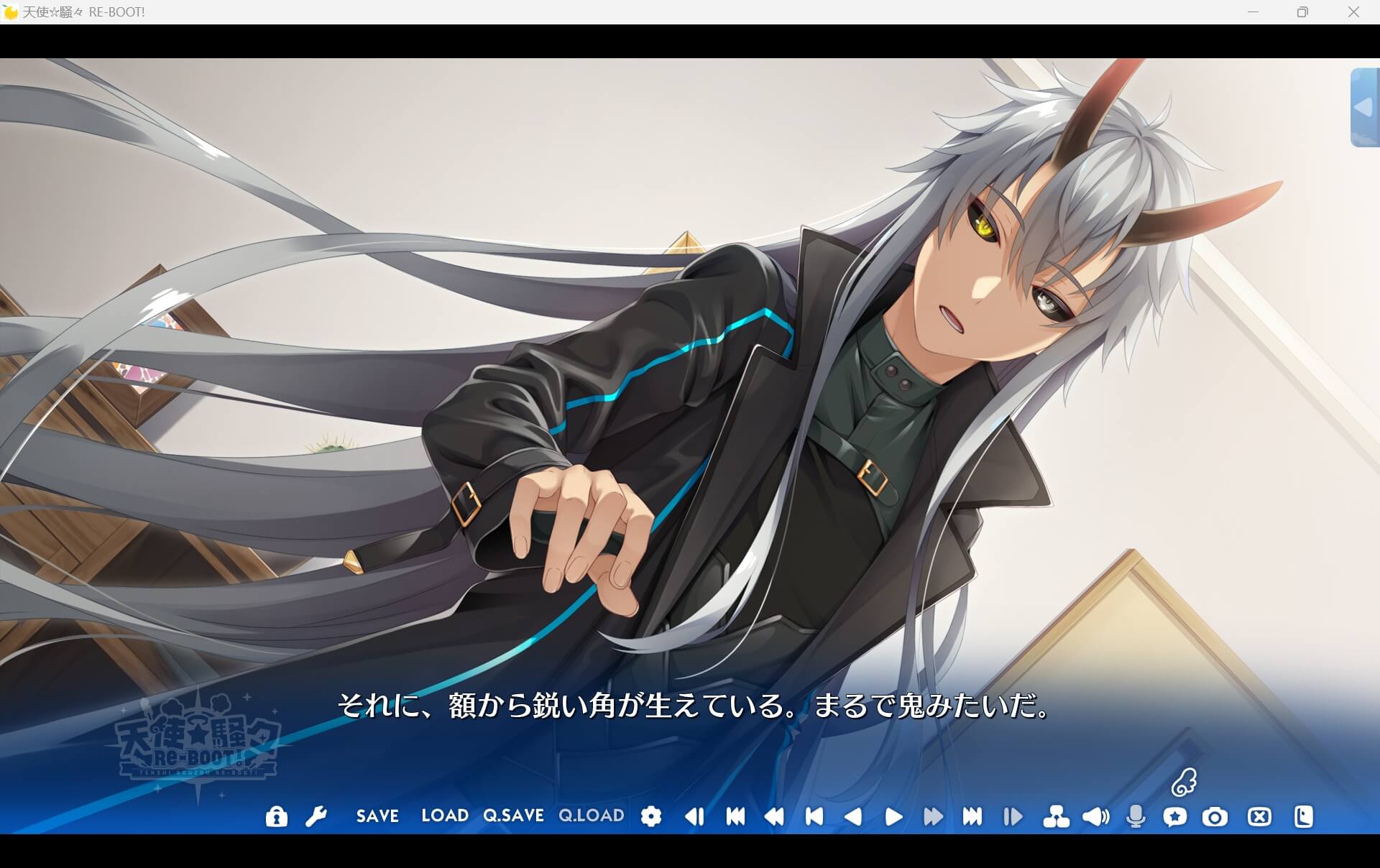Enable auto-read mode with the play icon
This screenshot has width=1380, height=868.
(893, 816)
